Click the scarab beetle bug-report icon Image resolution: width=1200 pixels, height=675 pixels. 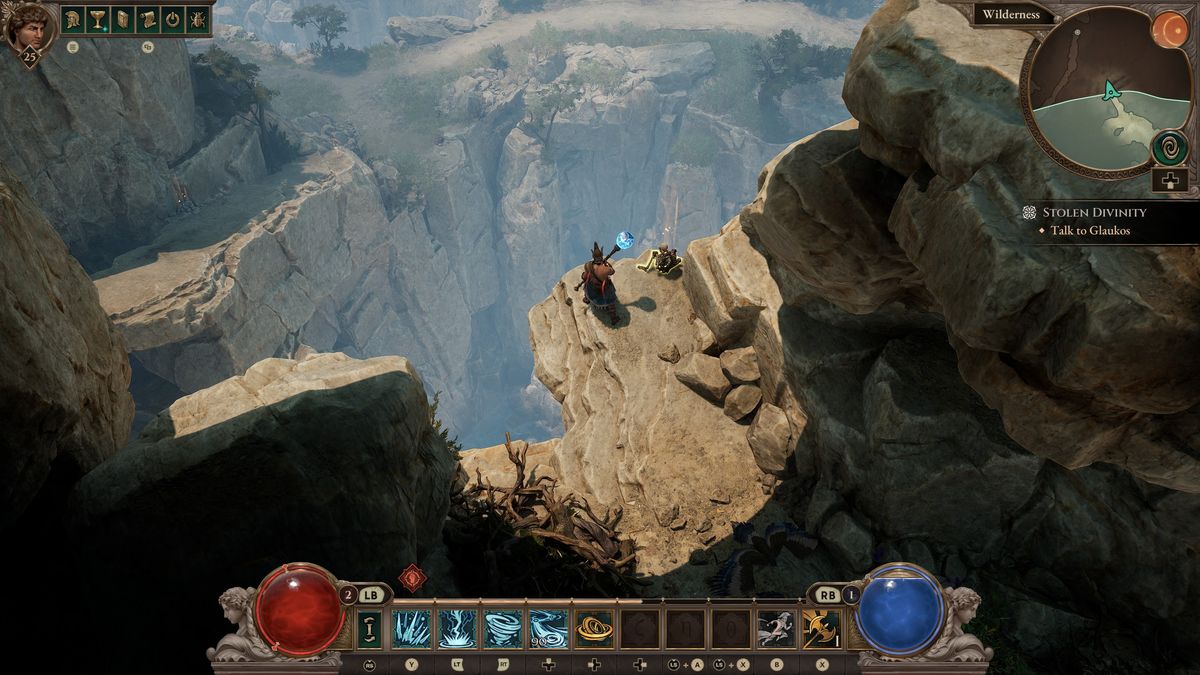tap(198, 19)
